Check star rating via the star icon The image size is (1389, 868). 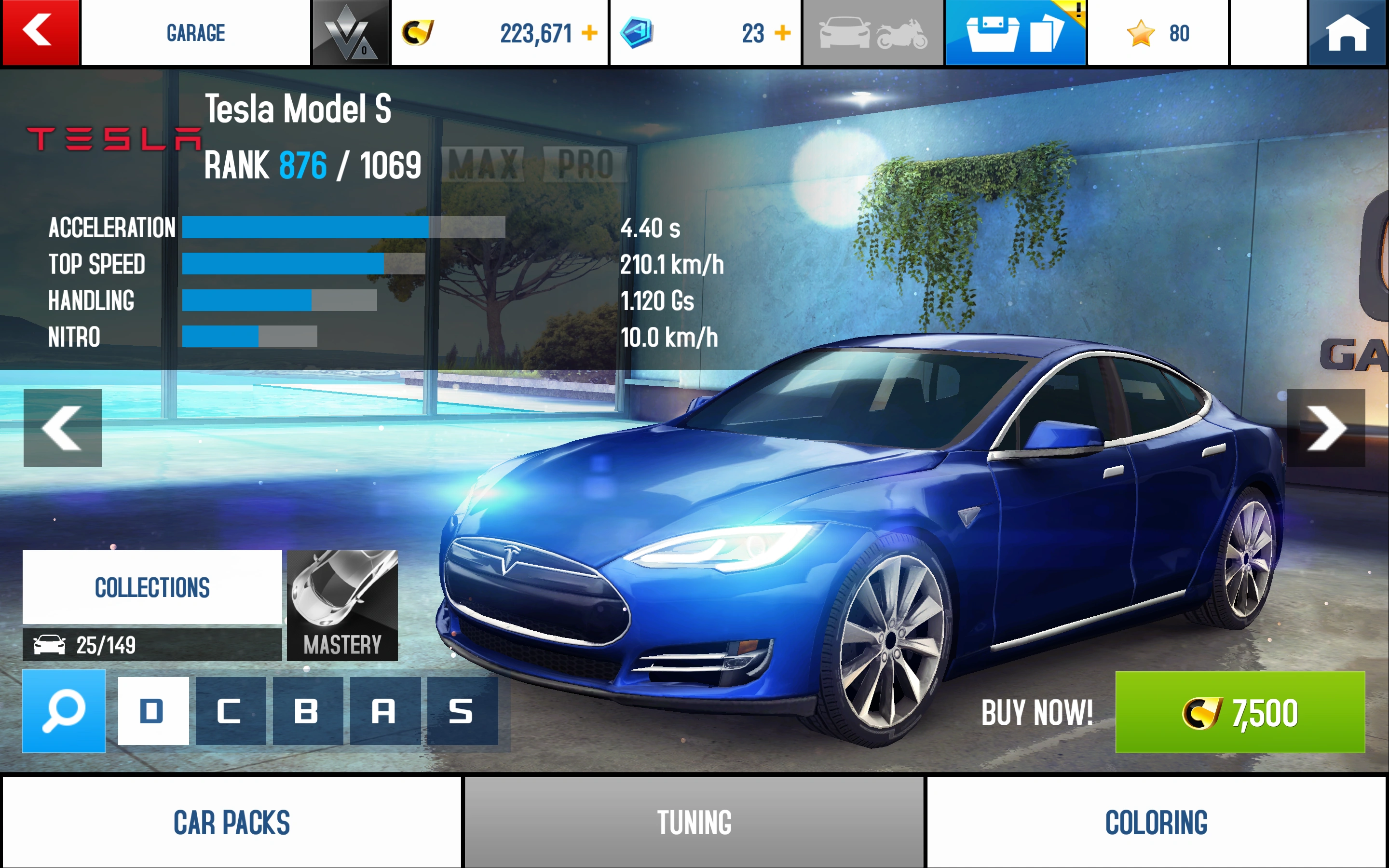pyautogui.click(x=1142, y=33)
